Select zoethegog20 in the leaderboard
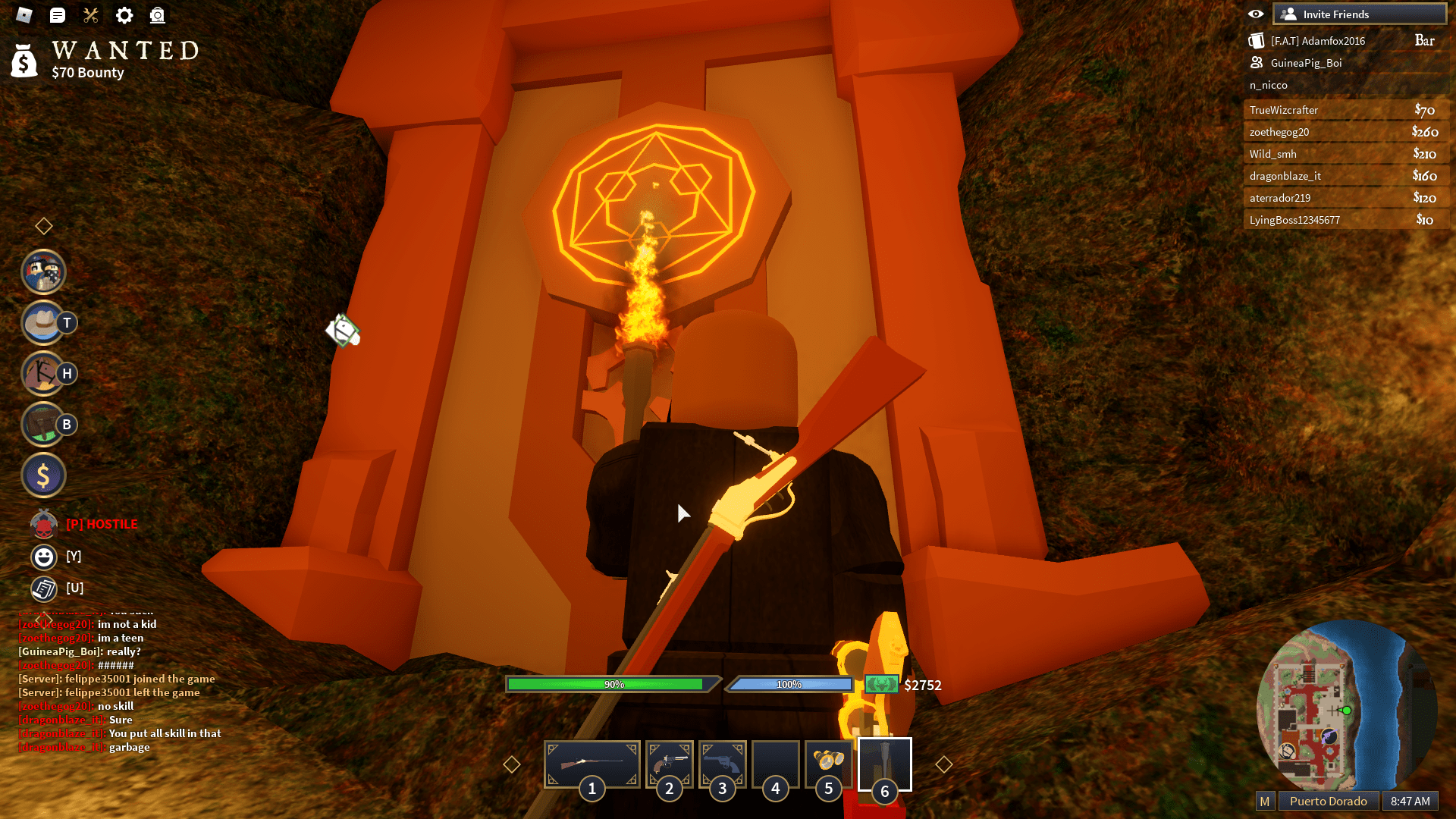The image size is (1456, 819). [x=1346, y=131]
